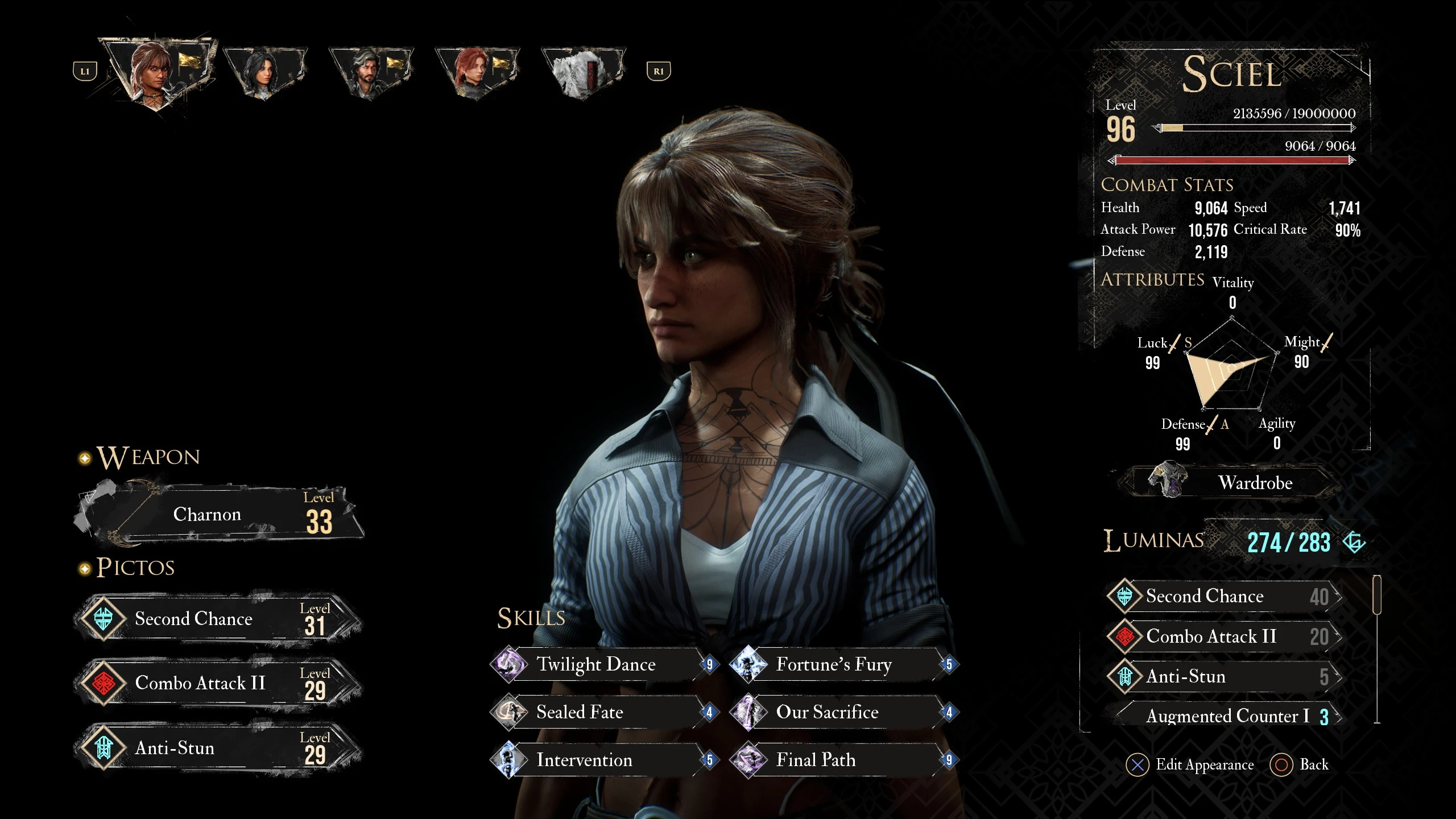Choose the bearded man's character portrait

(x=371, y=73)
